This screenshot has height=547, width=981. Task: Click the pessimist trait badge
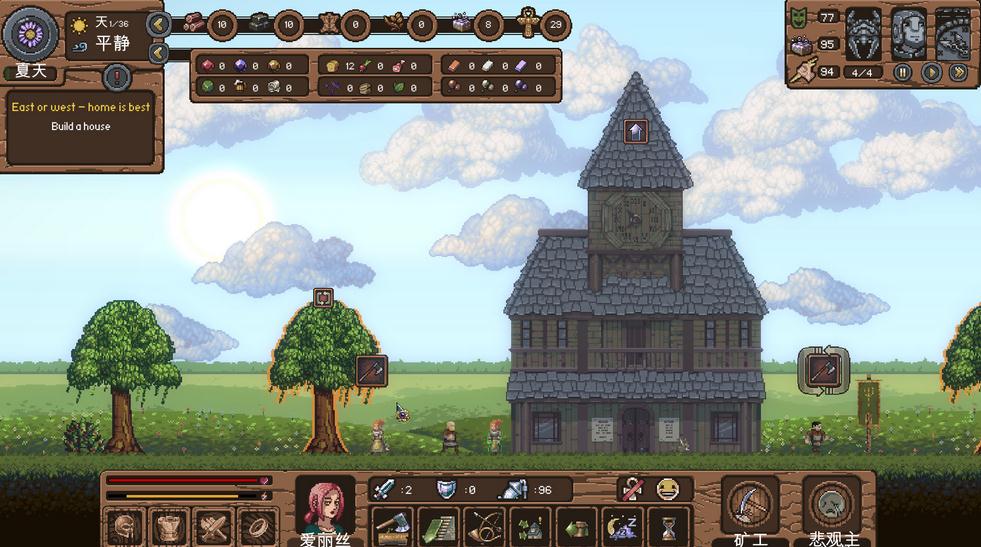pyautogui.click(x=832, y=506)
